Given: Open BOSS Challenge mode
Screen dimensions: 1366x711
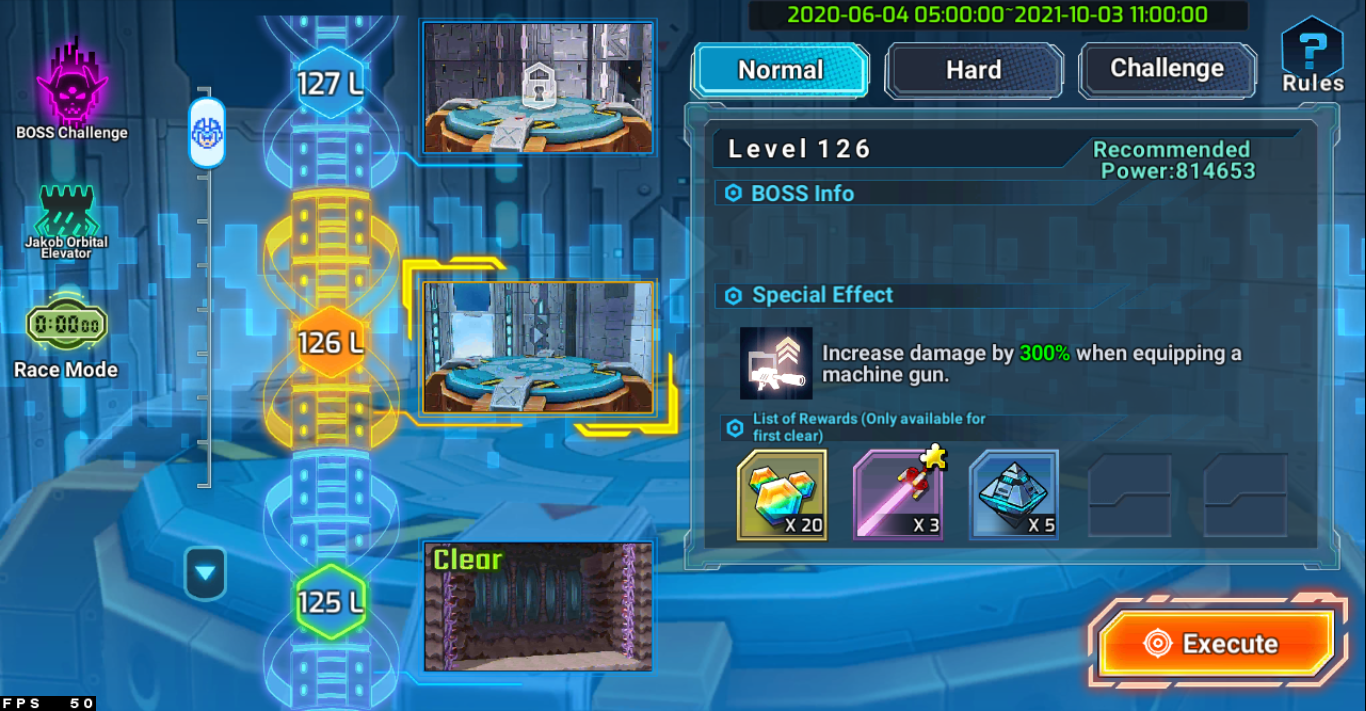Looking at the screenshot, I should (x=72, y=90).
